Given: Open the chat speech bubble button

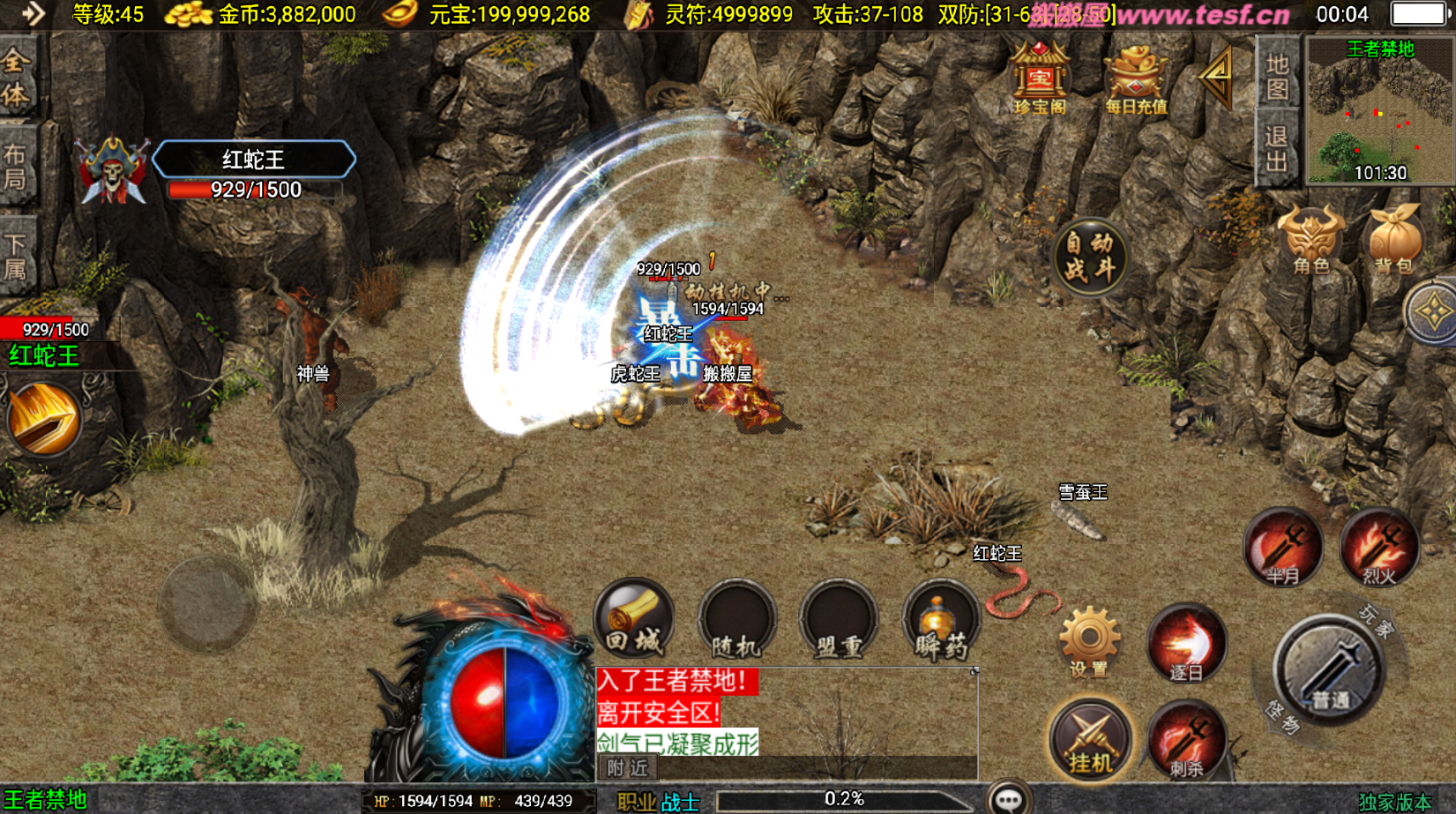Looking at the screenshot, I should tap(1008, 798).
